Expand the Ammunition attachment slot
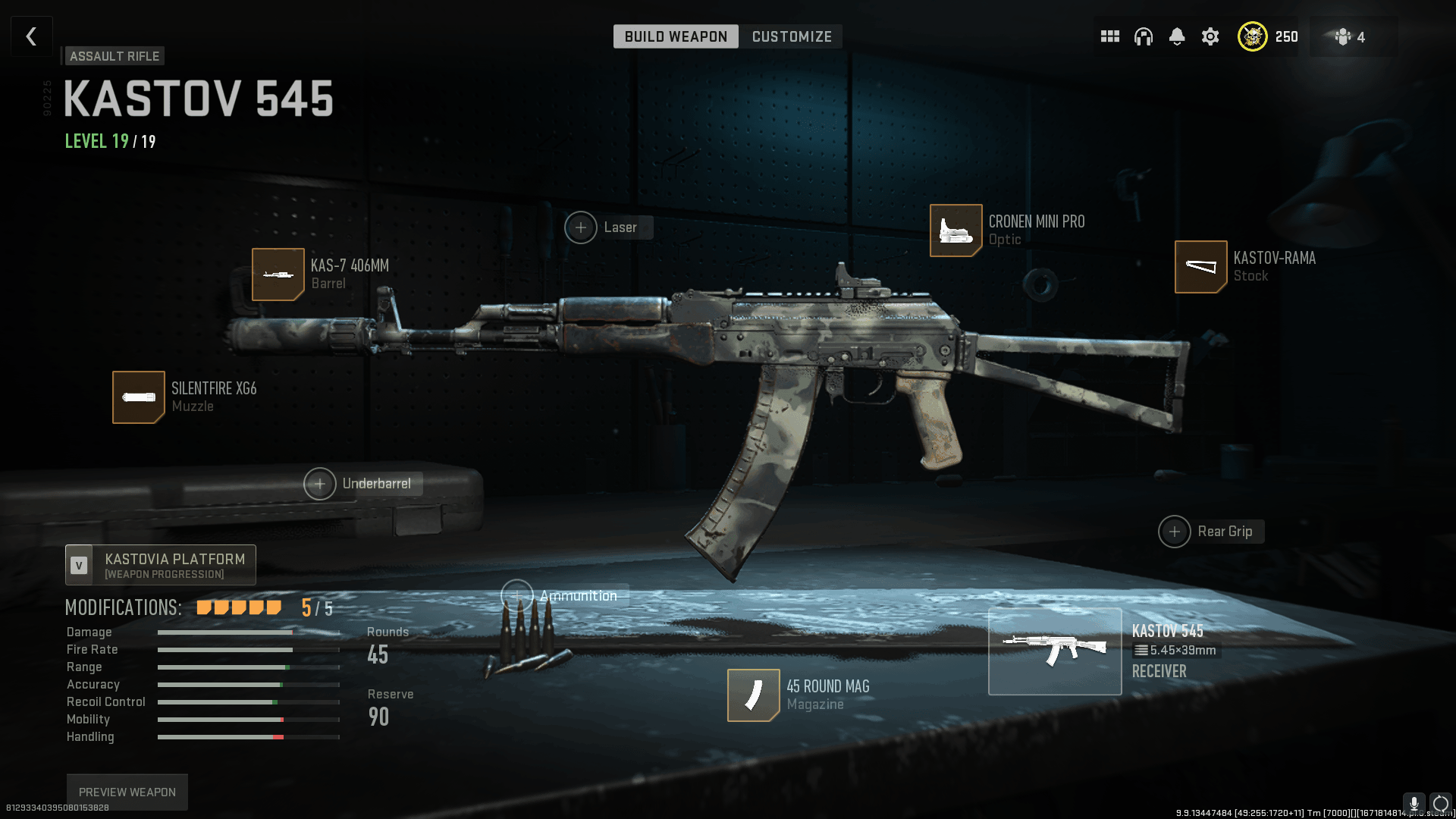1456x819 pixels. tap(518, 595)
